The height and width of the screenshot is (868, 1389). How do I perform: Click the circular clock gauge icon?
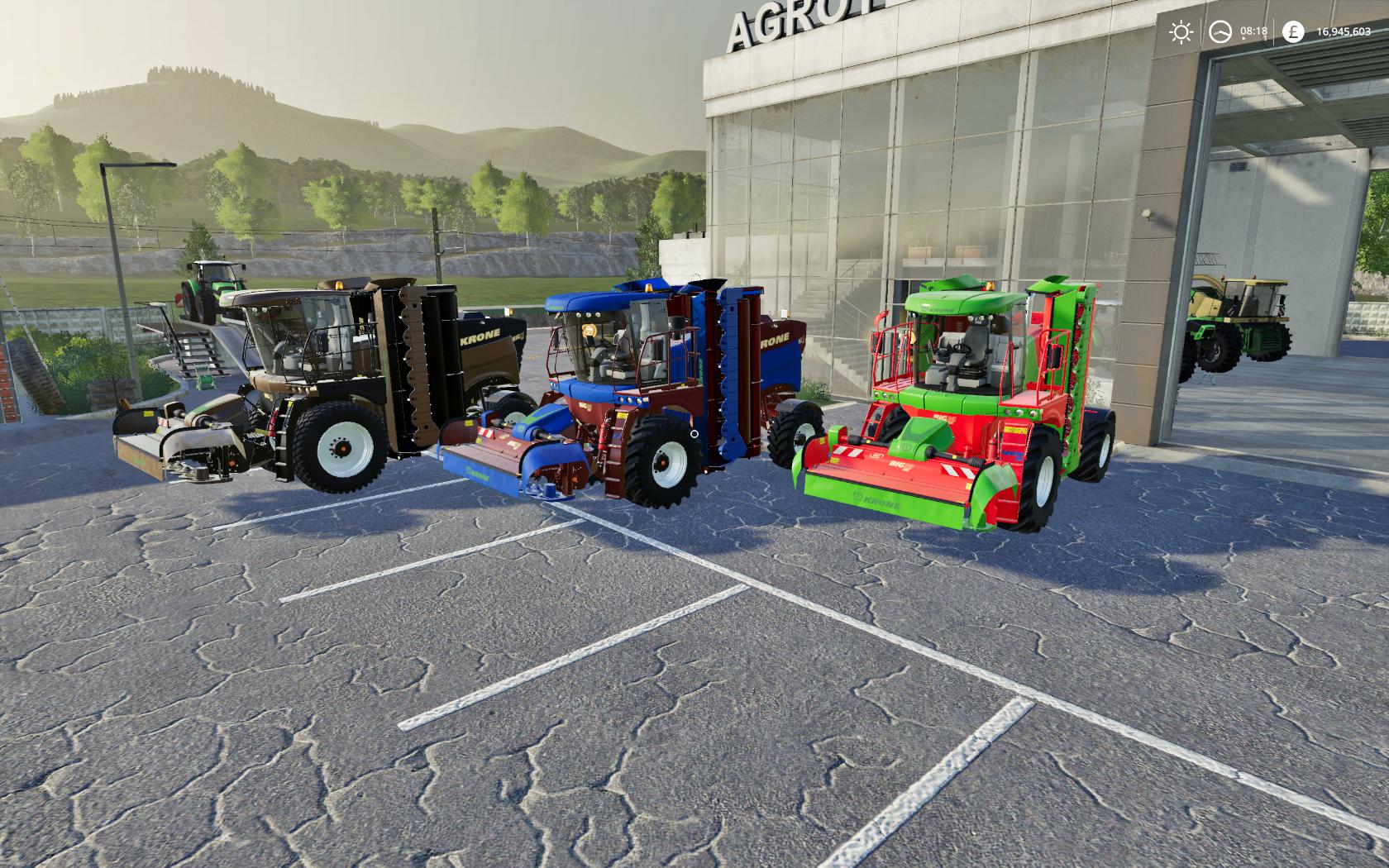click(1221, 31)
